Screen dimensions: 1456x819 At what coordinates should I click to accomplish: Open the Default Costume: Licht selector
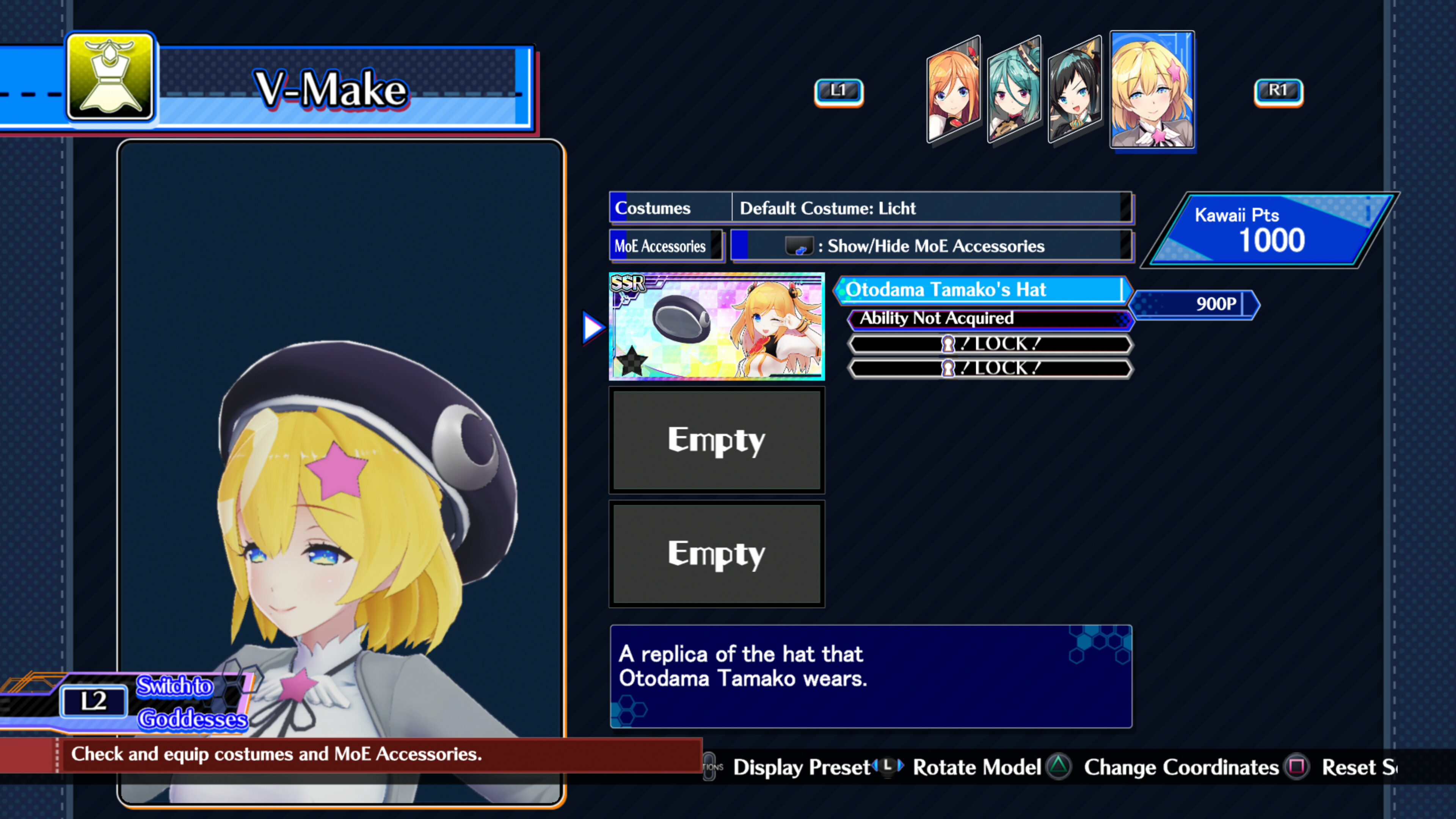click(x=933, y=208)
